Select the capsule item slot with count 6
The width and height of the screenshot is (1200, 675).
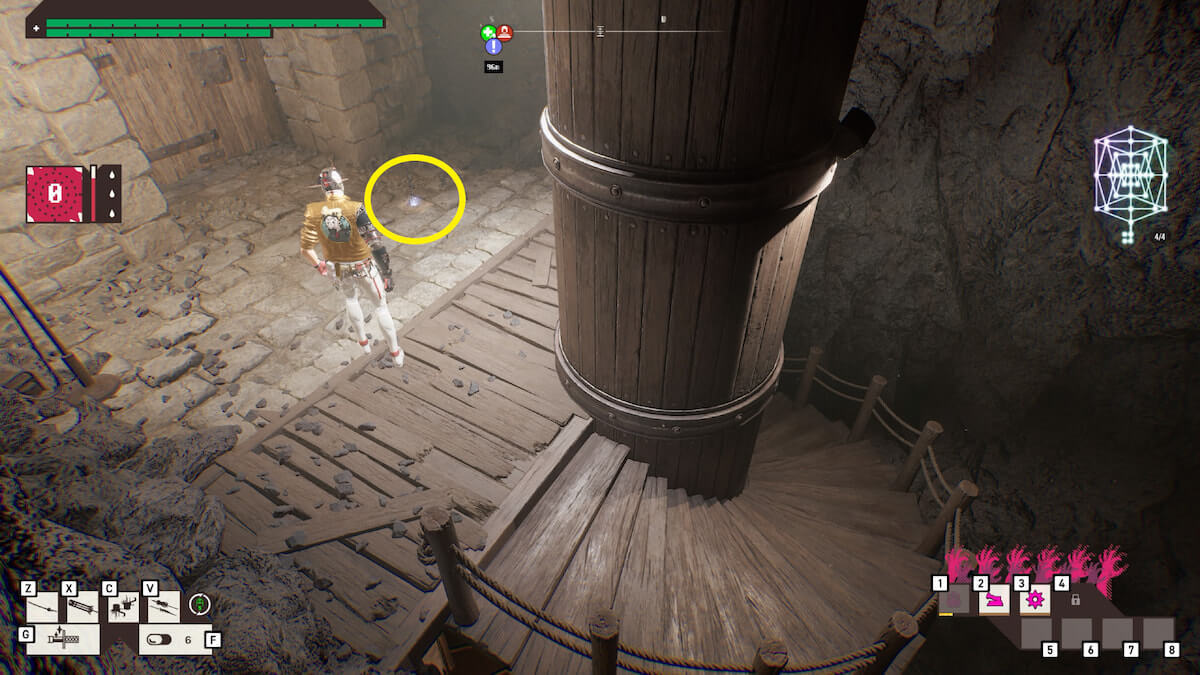click(172, 639)
